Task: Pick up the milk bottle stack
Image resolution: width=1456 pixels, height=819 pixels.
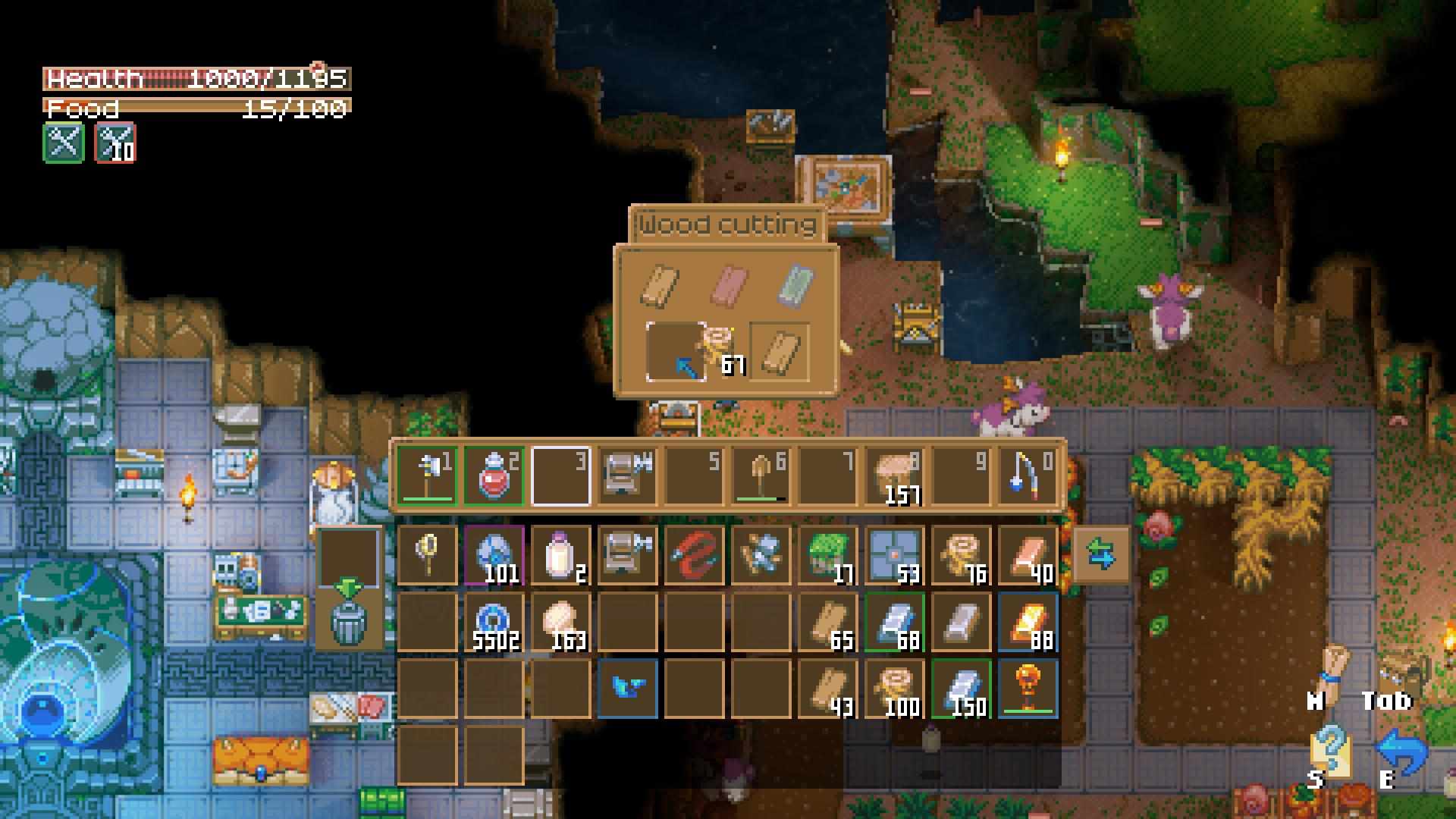Action: tap(560, 556)
